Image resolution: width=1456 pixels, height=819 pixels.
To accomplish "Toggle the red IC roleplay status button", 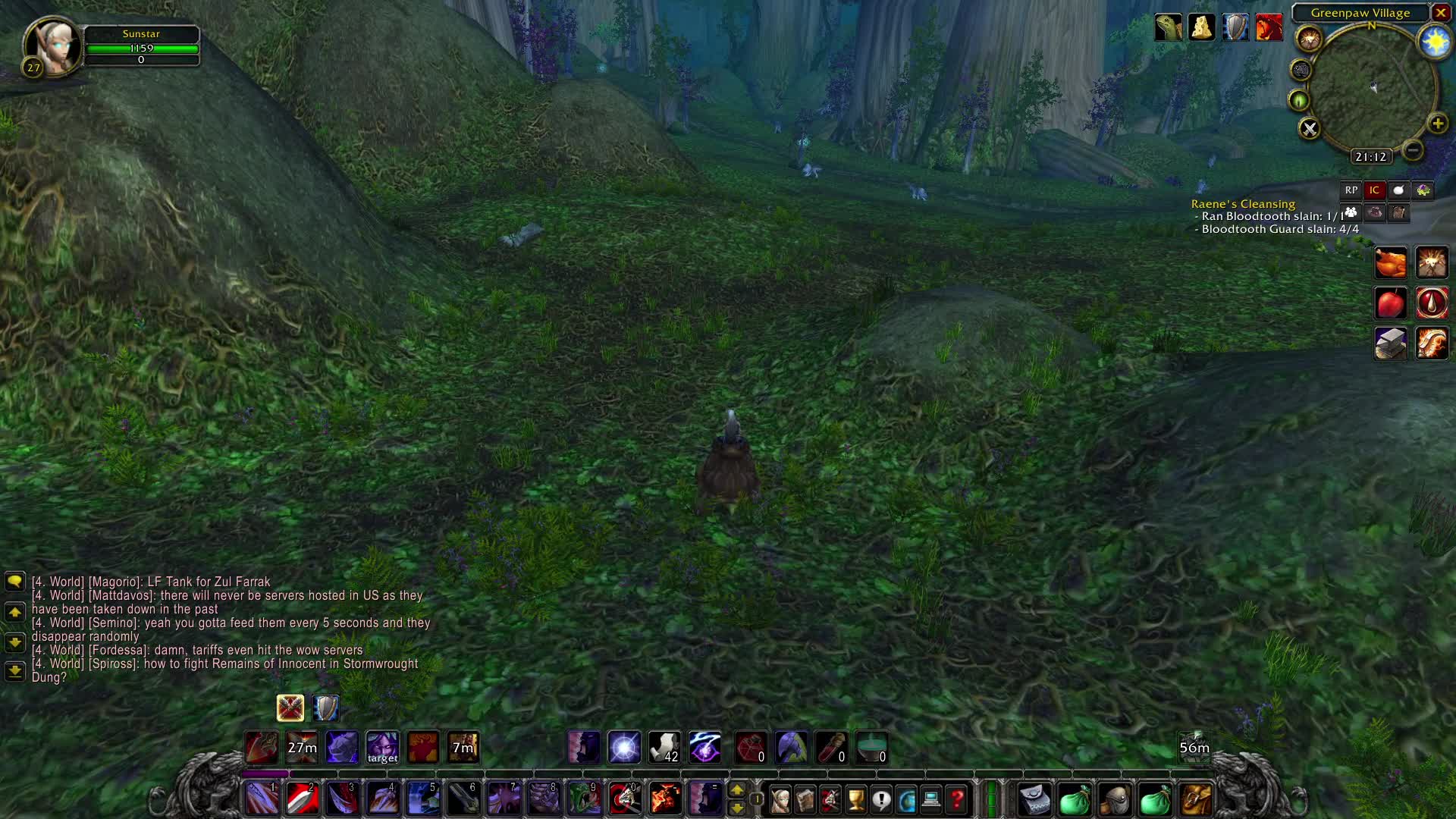I will tap(1374, 190).
